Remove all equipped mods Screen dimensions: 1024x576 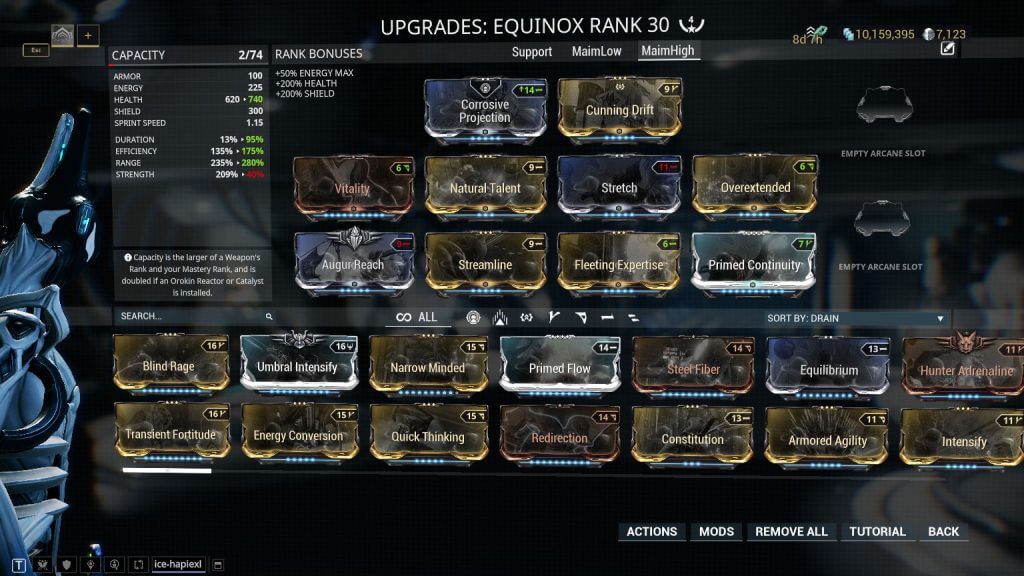tap(791, 532)
